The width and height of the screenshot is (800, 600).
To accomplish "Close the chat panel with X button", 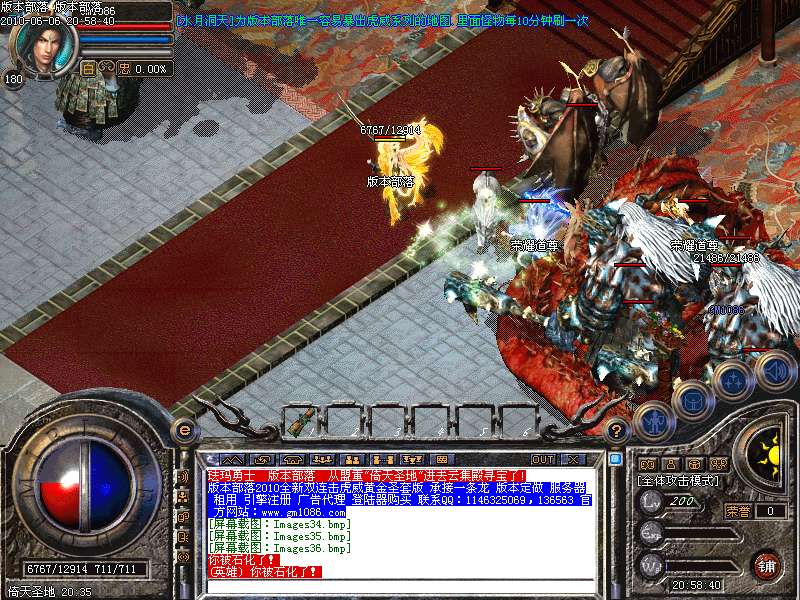I will tap(573, 459).
